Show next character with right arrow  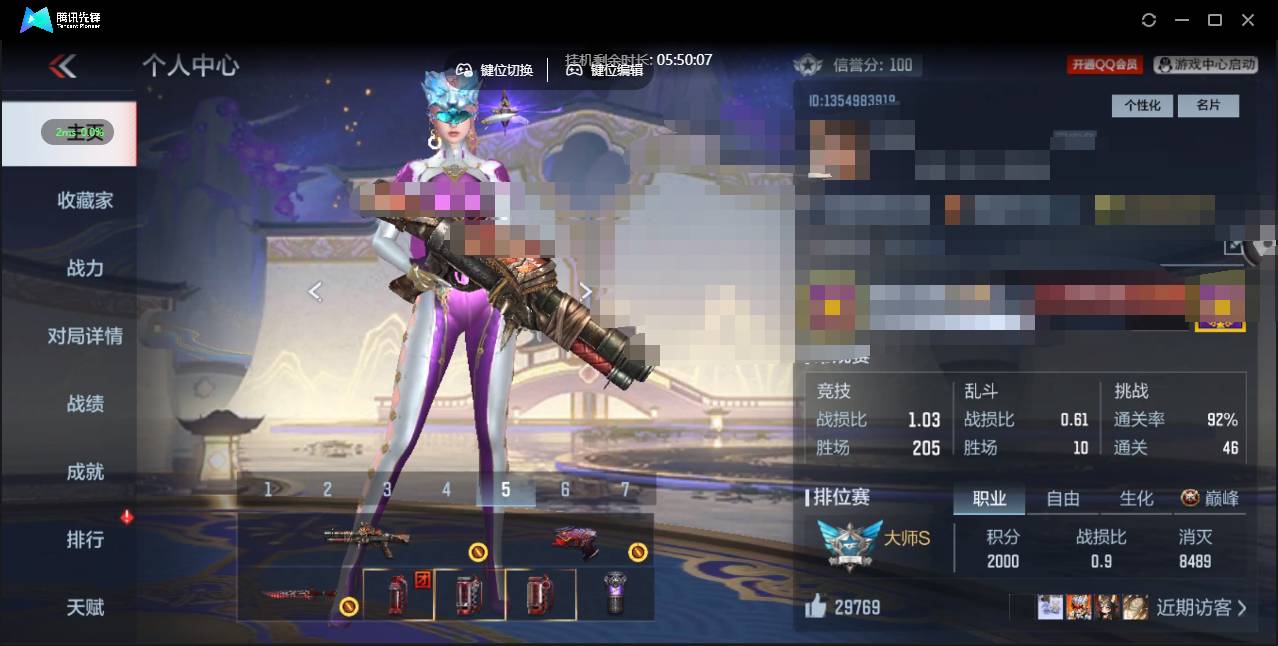coord(586,291)
